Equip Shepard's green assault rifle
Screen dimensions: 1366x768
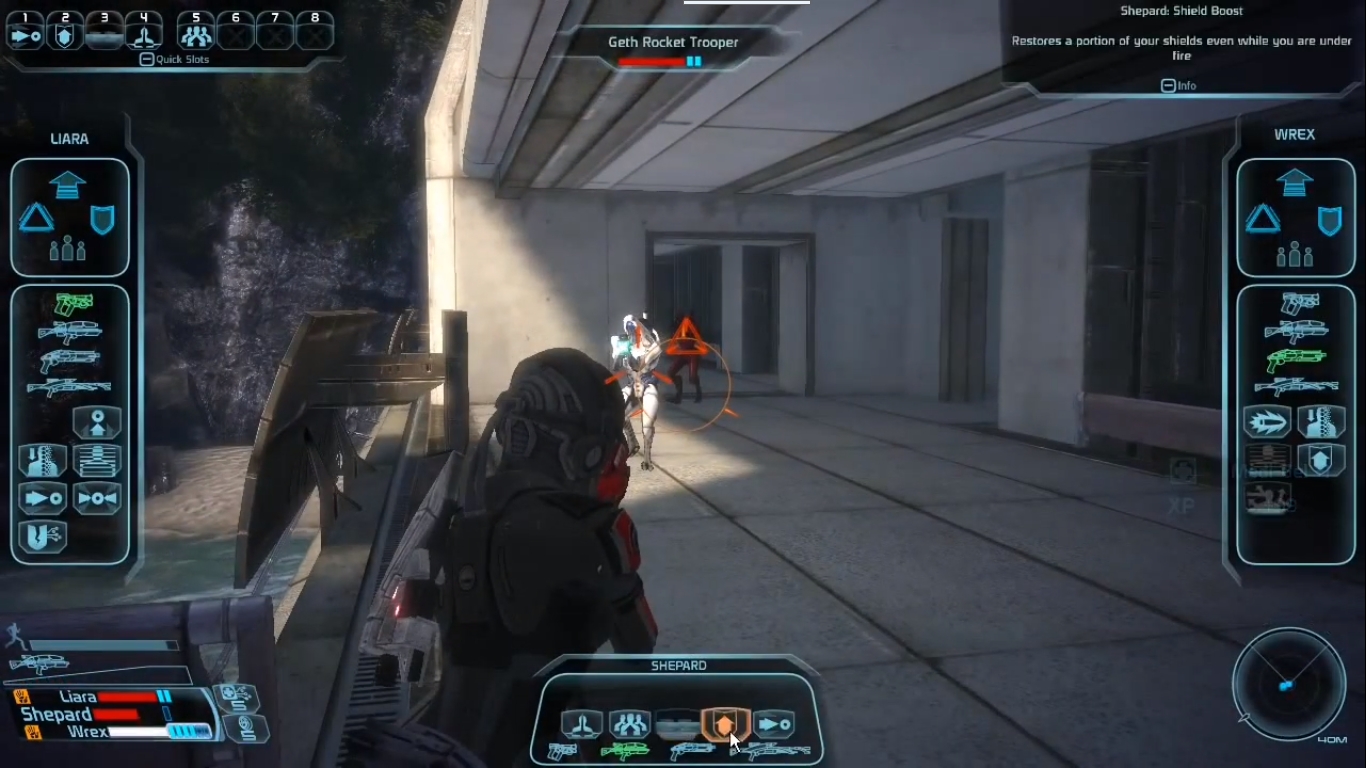[x=624, y=750]
